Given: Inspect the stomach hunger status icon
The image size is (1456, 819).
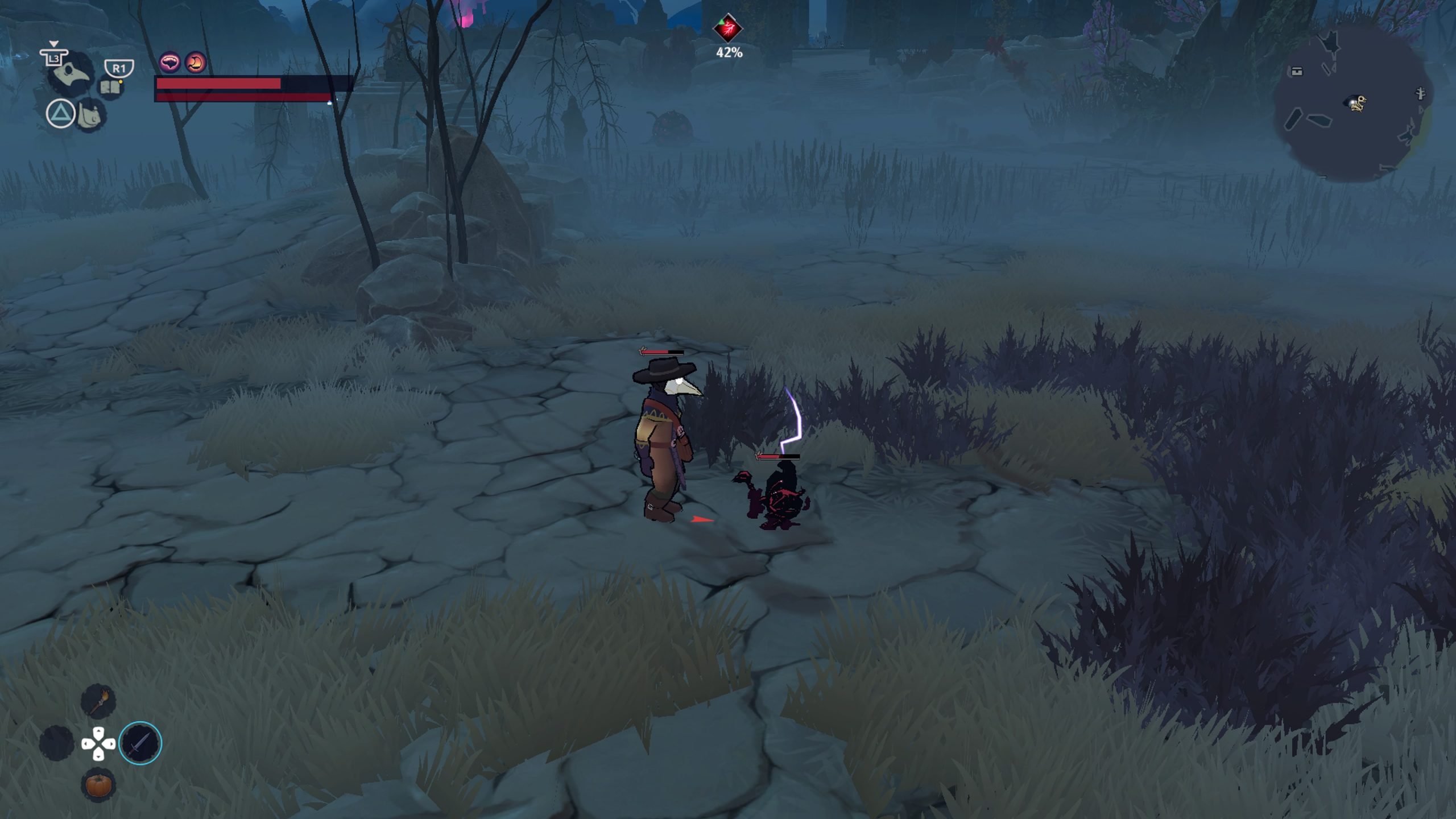Looking at the screenshot, I should click(x=195, y=62).
